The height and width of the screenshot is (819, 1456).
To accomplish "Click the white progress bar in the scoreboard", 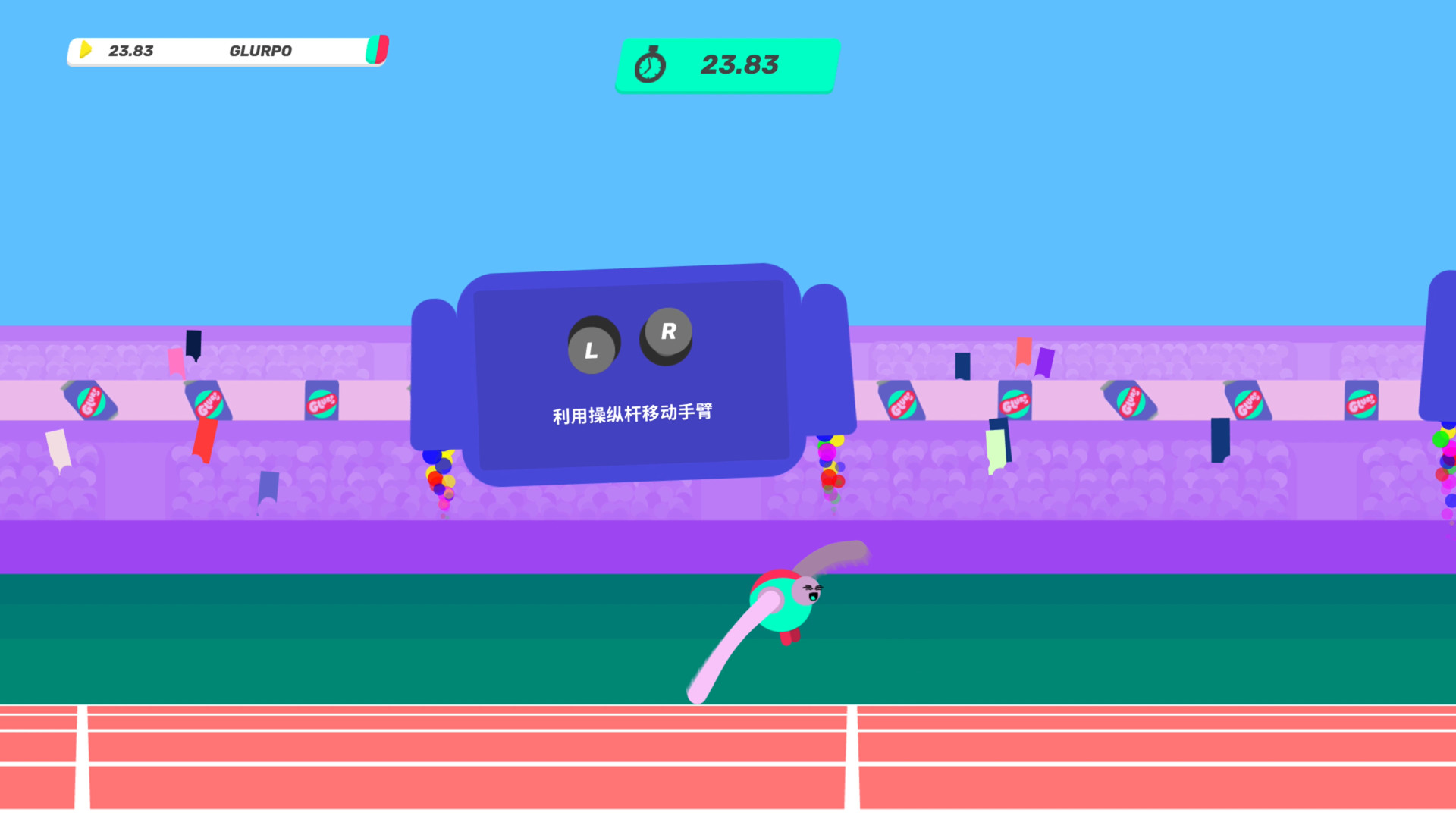I will (x=326, y=51).
